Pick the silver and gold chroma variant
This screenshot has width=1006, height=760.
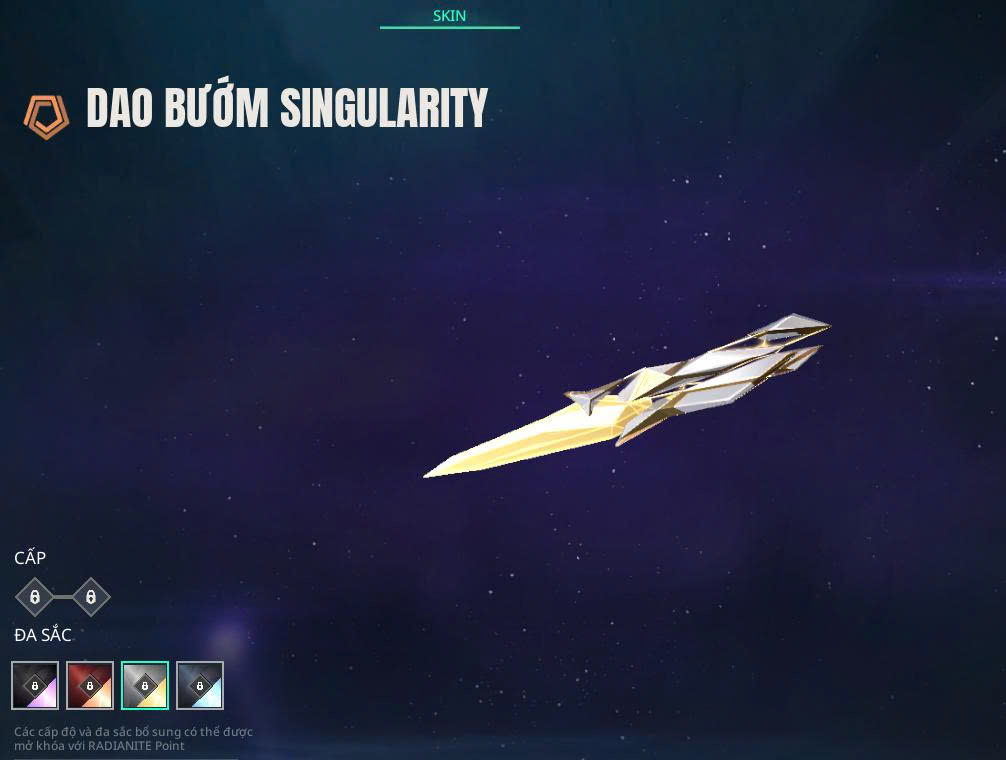coord(145,686)
